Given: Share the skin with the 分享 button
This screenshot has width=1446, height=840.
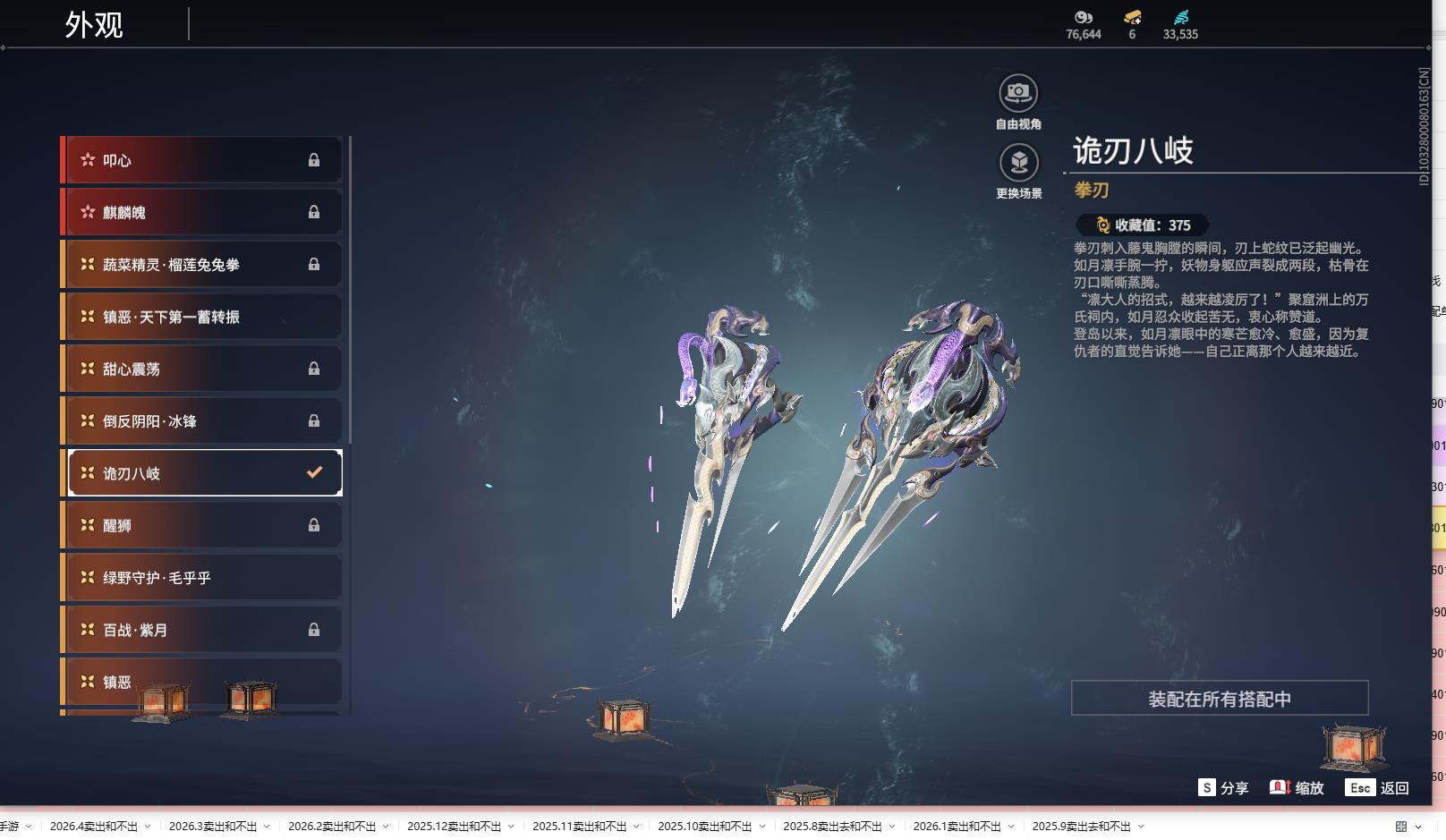Looking at the screenshot, I should [x=1223, y=788].
